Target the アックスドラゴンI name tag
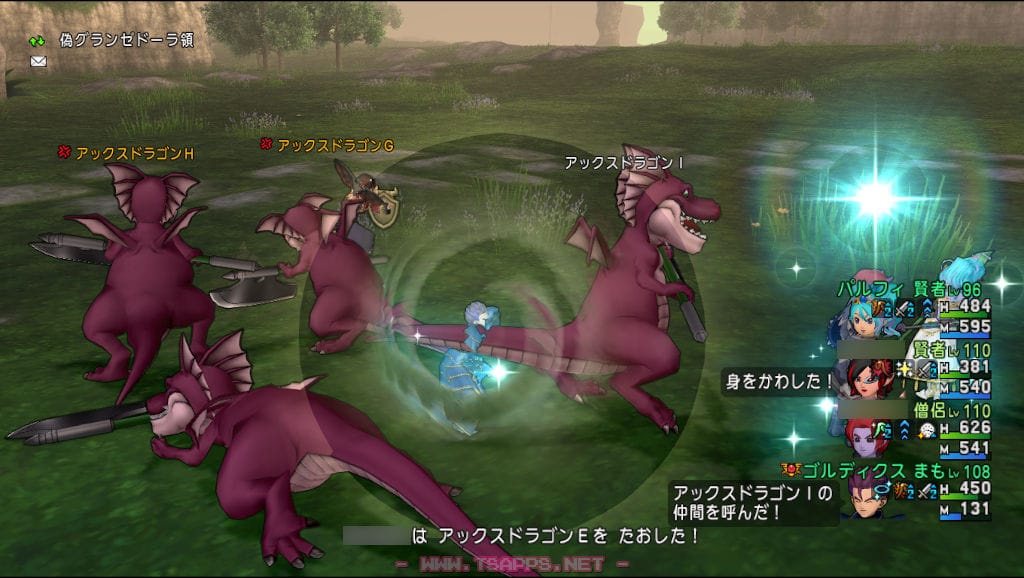 point(624,162)
